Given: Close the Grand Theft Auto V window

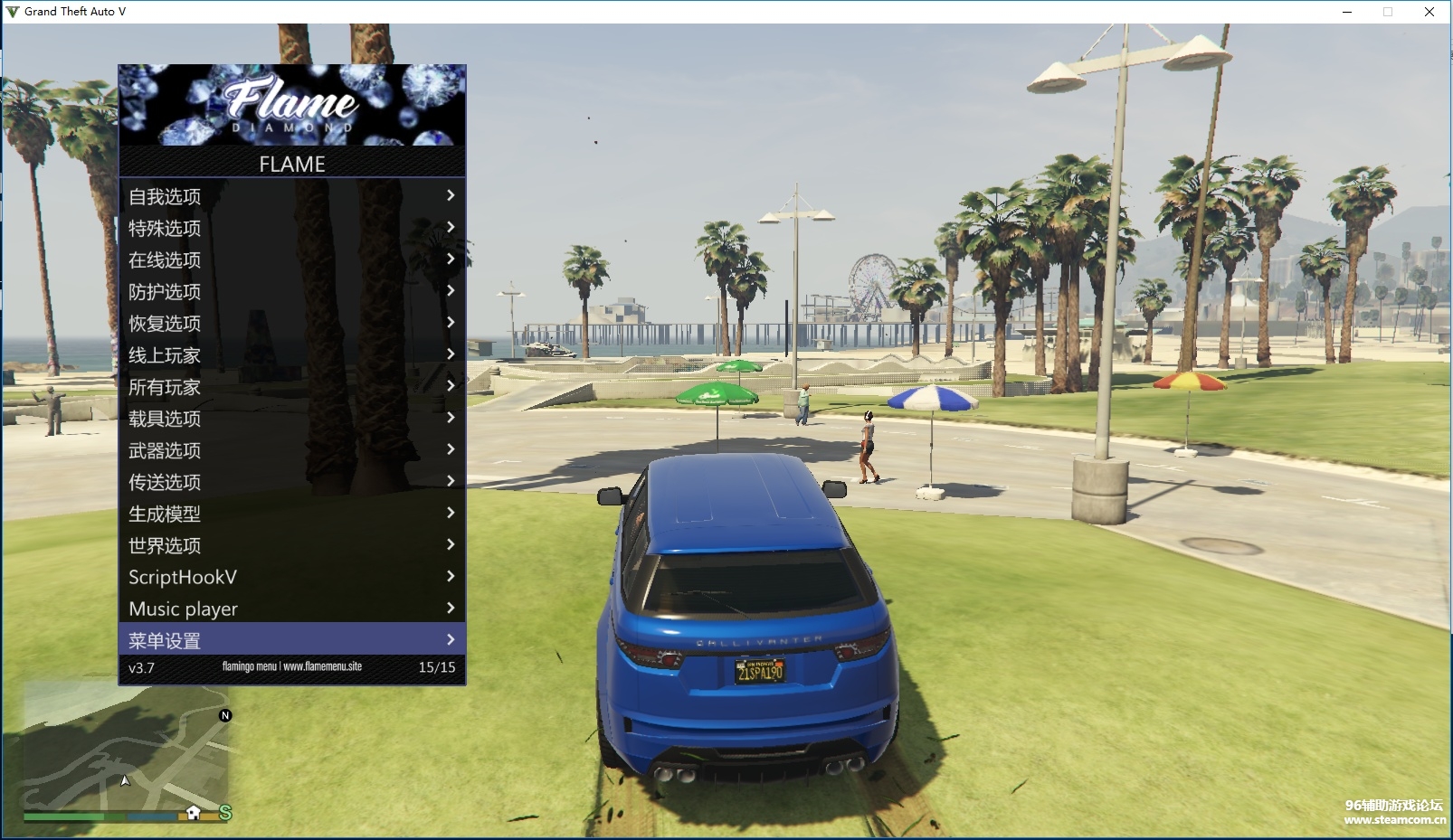Looking at the screenshot, I should tap(1429, 12).
